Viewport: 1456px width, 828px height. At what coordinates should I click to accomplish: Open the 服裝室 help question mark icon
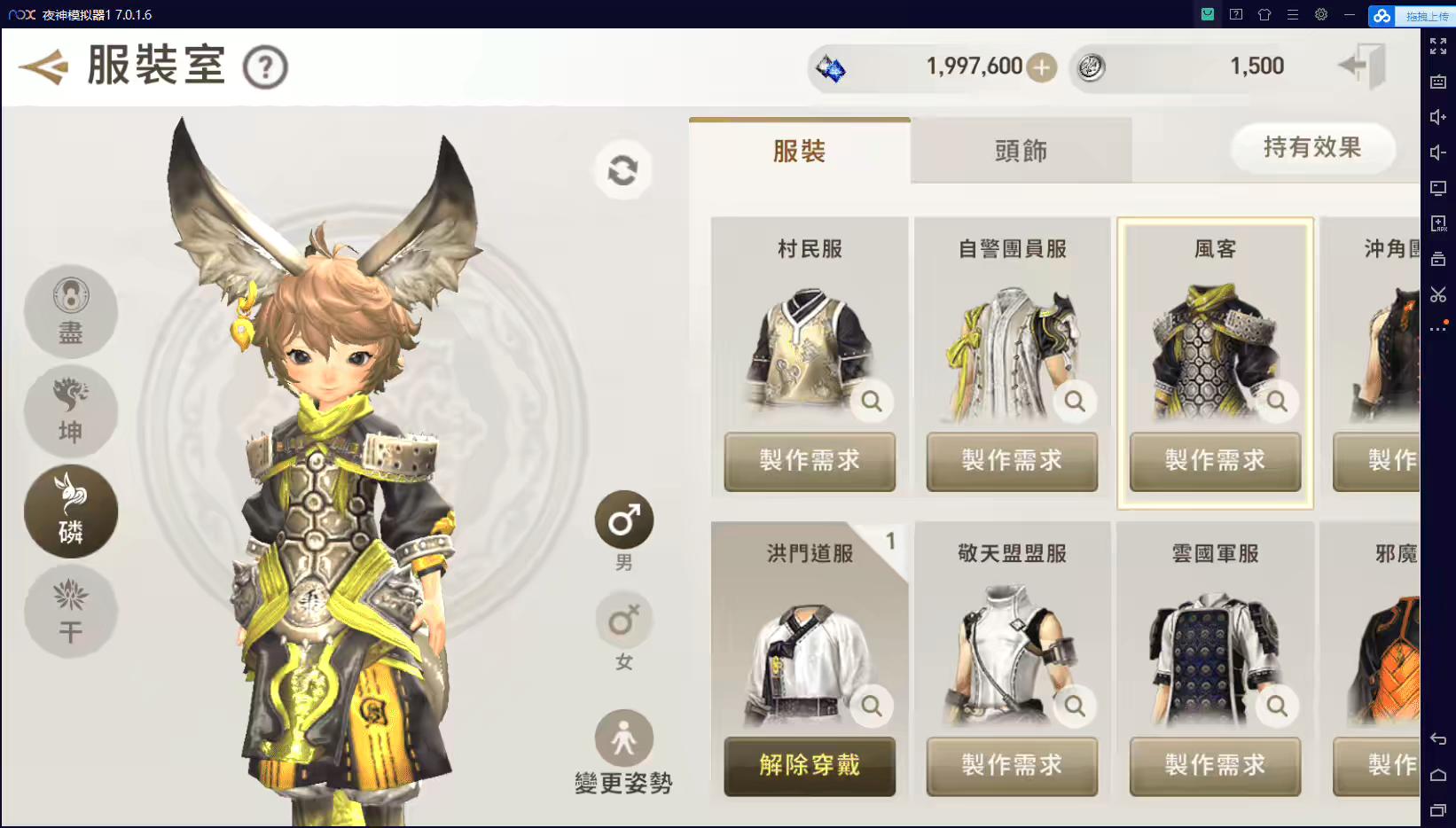265,66
